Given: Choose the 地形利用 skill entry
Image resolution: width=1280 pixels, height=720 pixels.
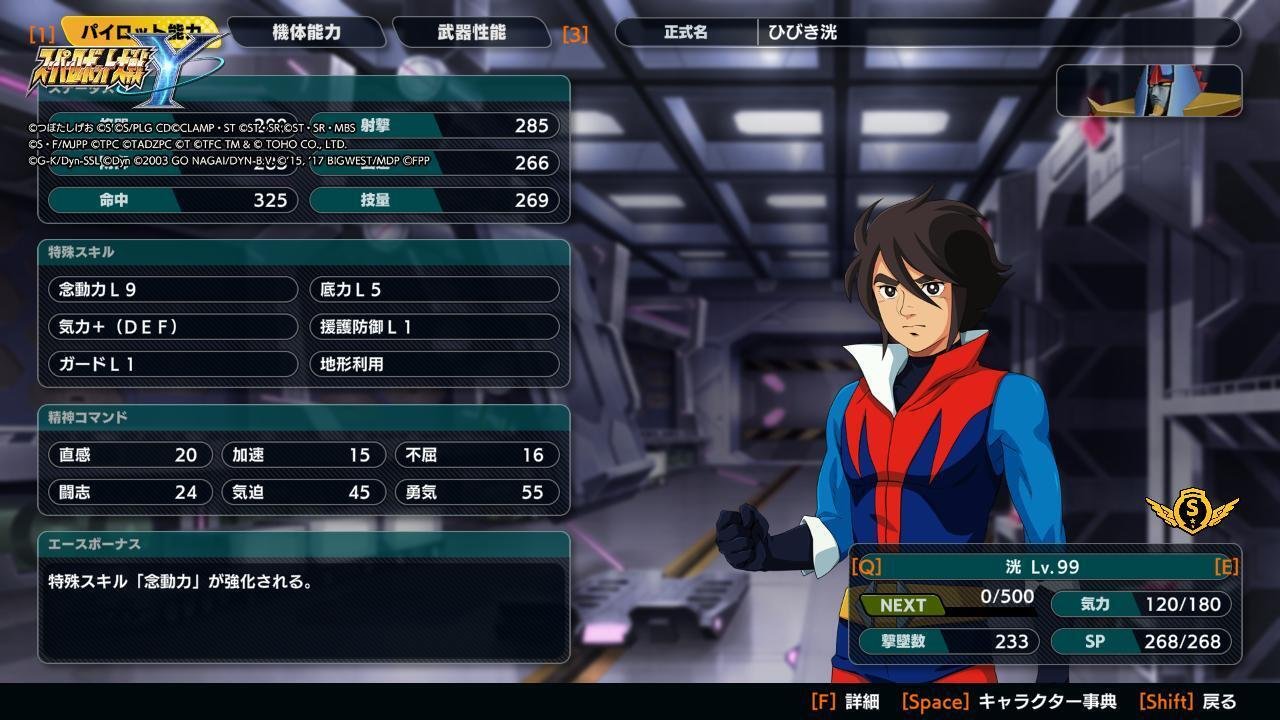Looking at the screenshot, I should 434,364.
